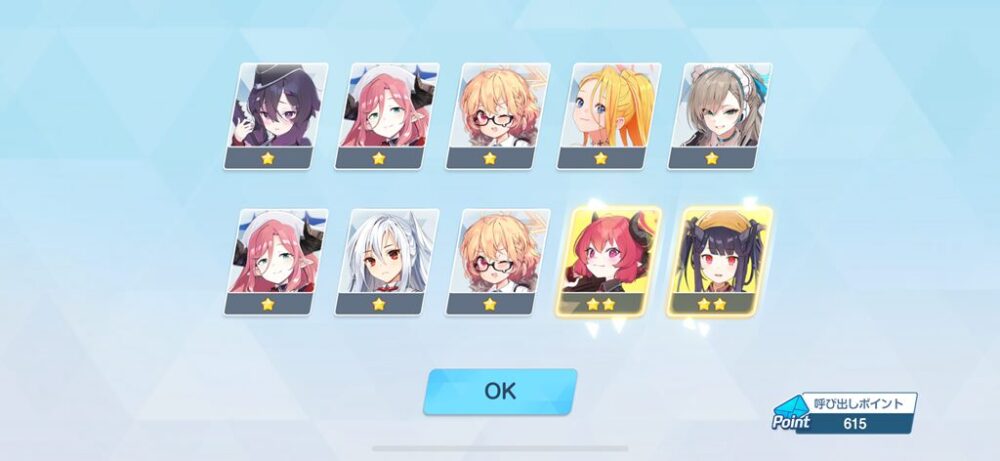Screen dimensions: 1000x461
Task: Select the white-haired red-eyed girl card
Action: click(387, 261)
